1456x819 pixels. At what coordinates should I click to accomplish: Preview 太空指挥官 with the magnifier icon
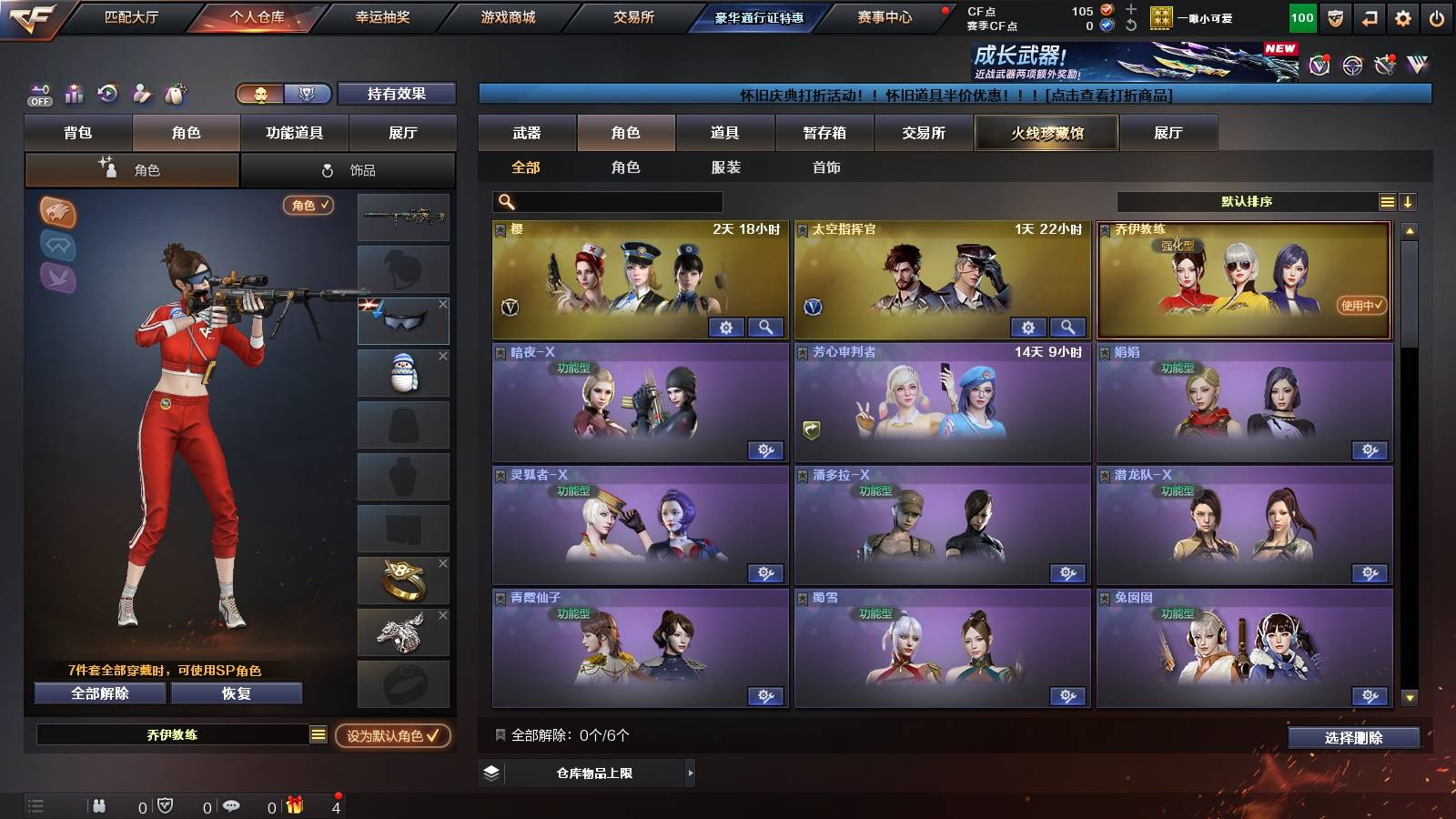(x=1068, y=327)
